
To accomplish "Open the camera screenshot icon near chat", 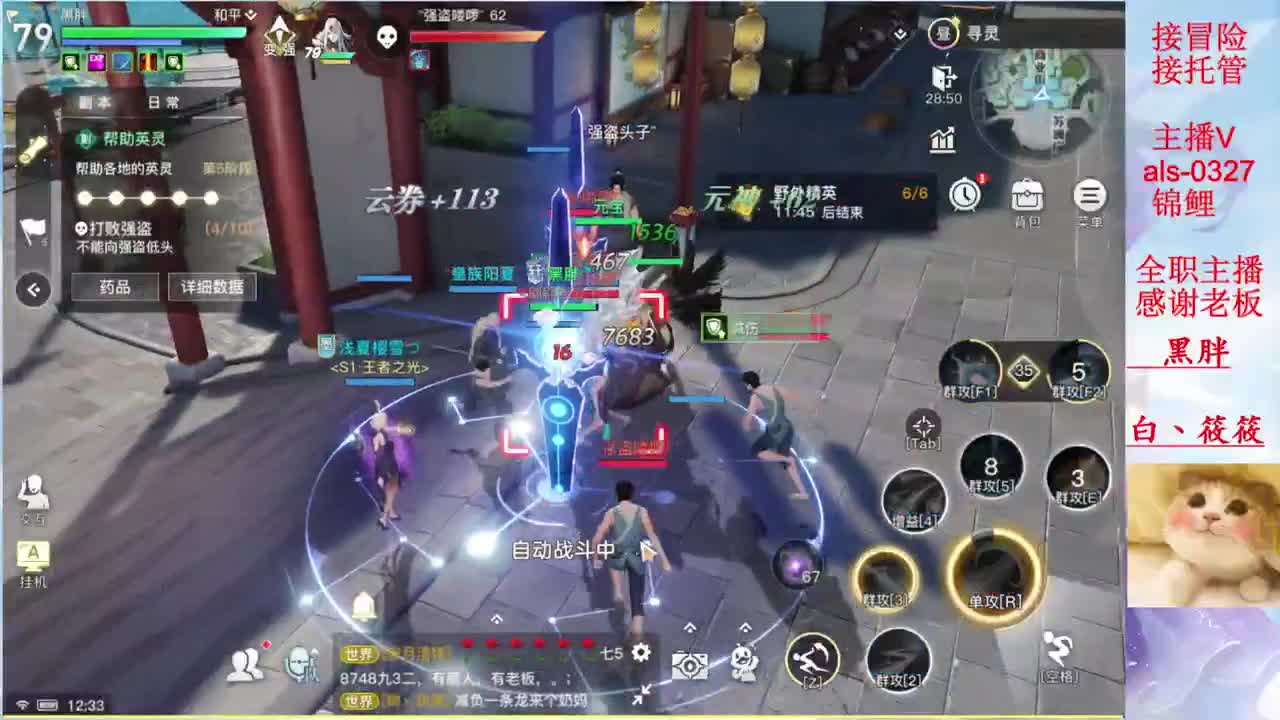I will click(690, 664).
